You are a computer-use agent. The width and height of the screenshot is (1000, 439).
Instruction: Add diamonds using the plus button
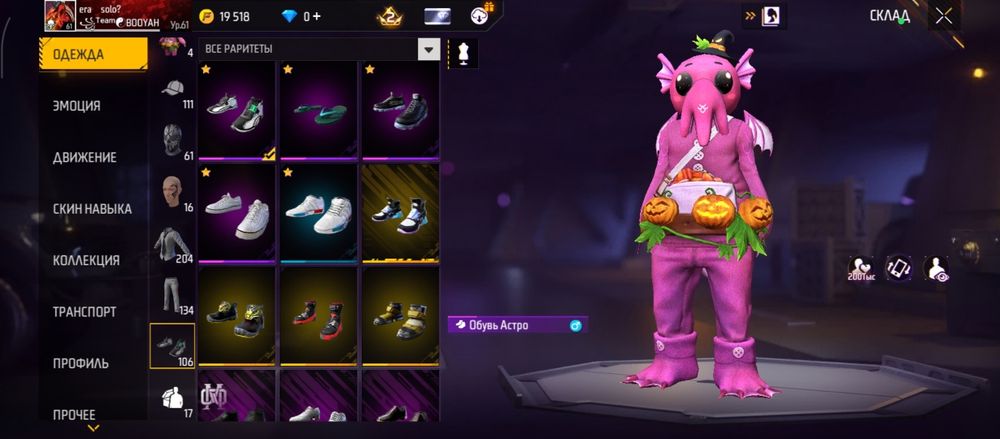coord(316,16)
